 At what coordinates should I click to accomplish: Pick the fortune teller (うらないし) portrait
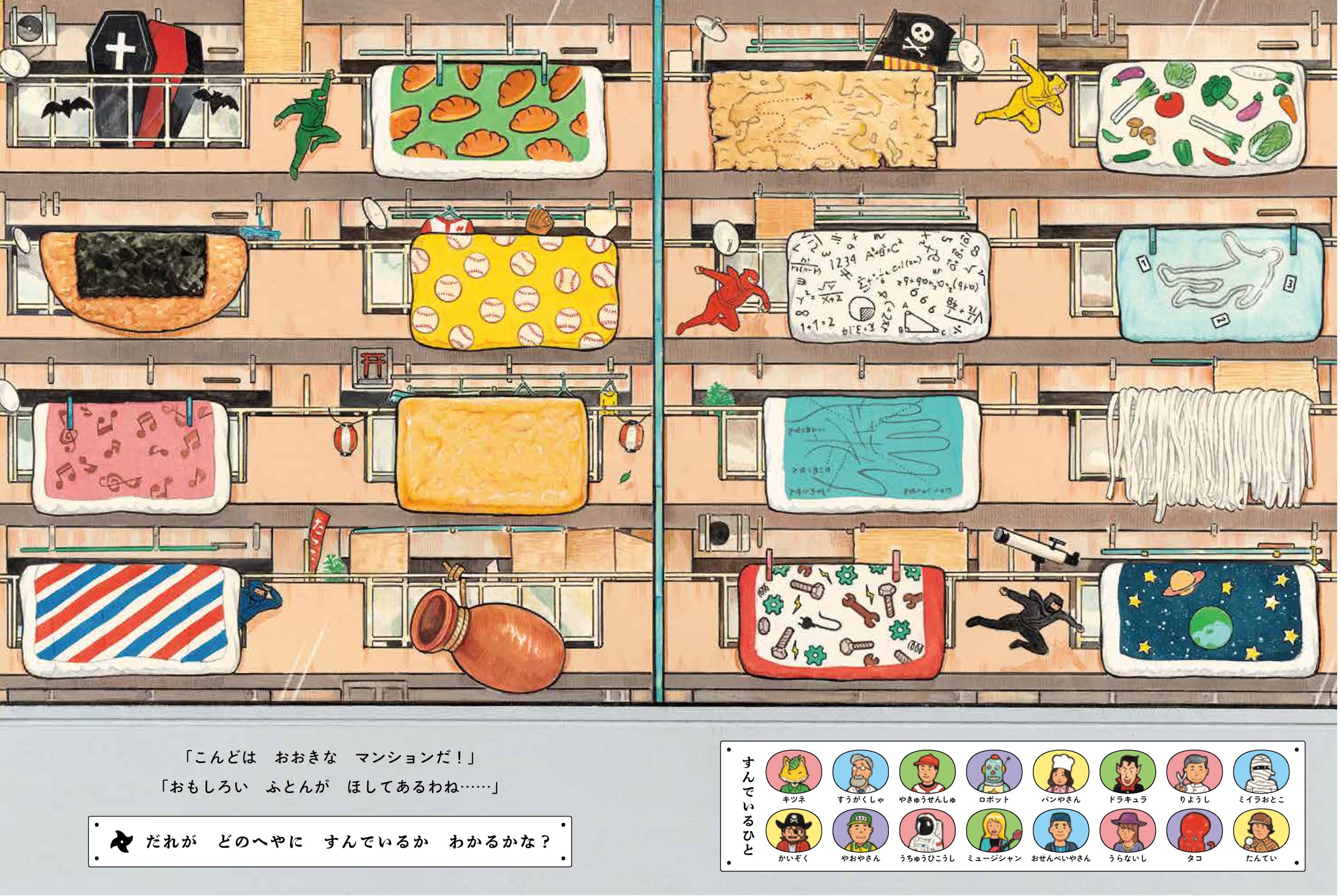tap(1128, 832)
